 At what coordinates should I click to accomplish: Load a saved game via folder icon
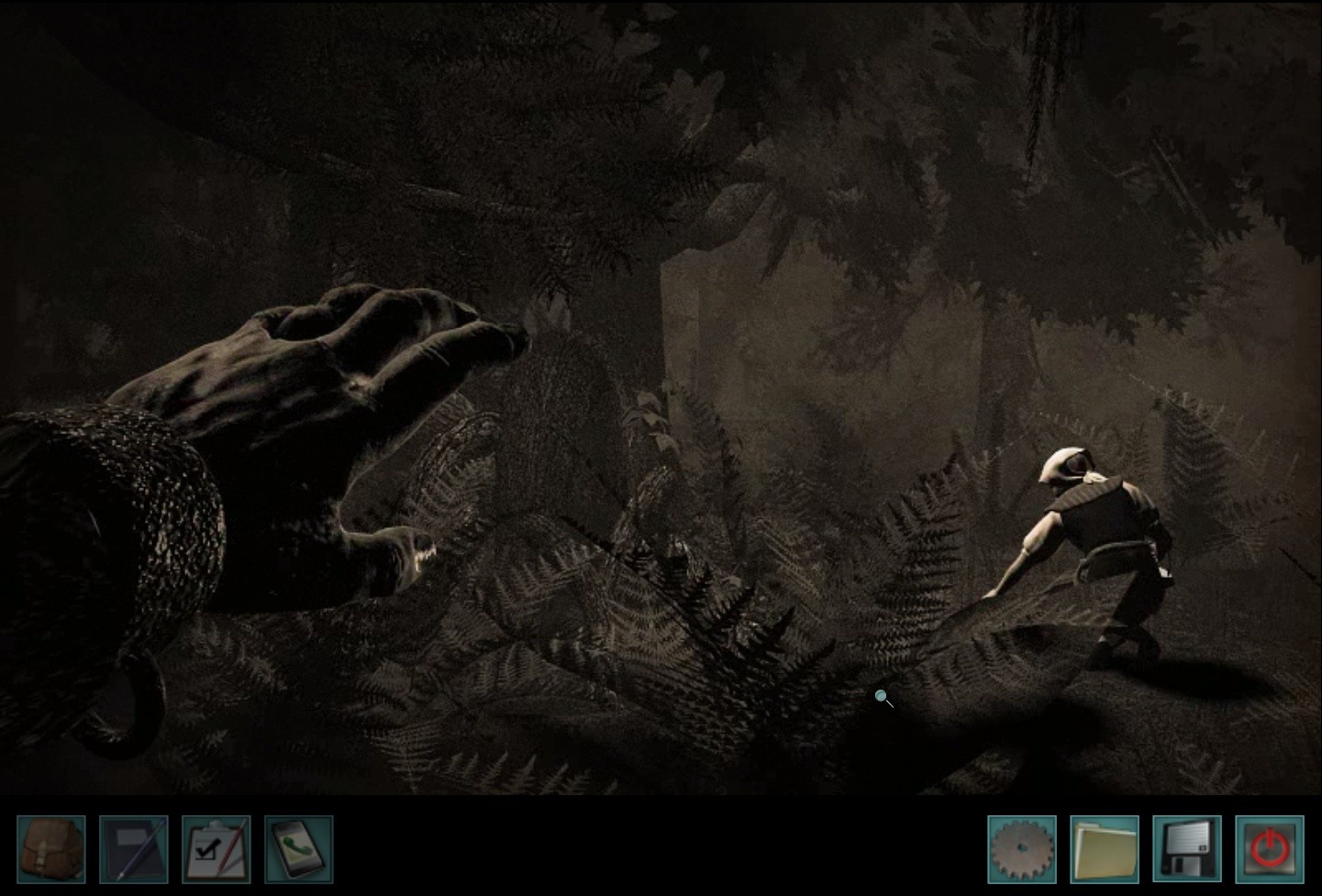click(x=1105, y=849)
